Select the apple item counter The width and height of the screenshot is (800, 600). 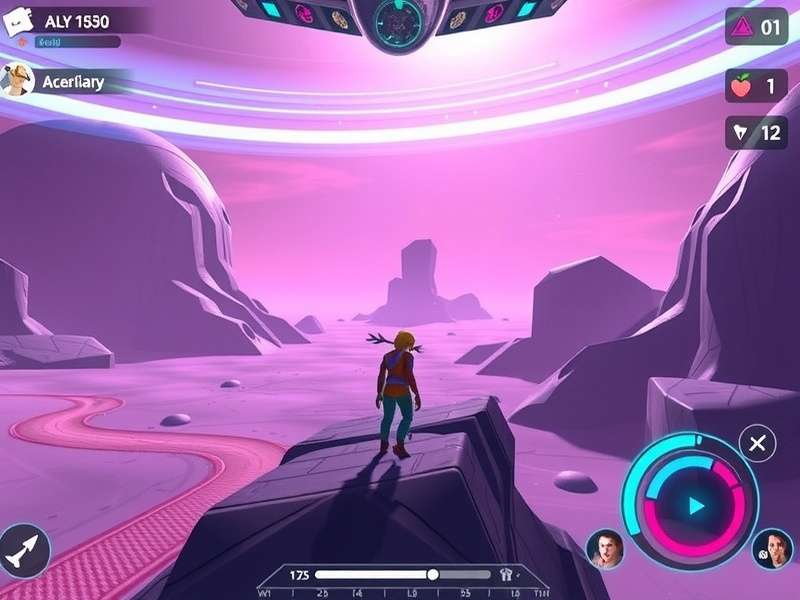tap(756, 86)
